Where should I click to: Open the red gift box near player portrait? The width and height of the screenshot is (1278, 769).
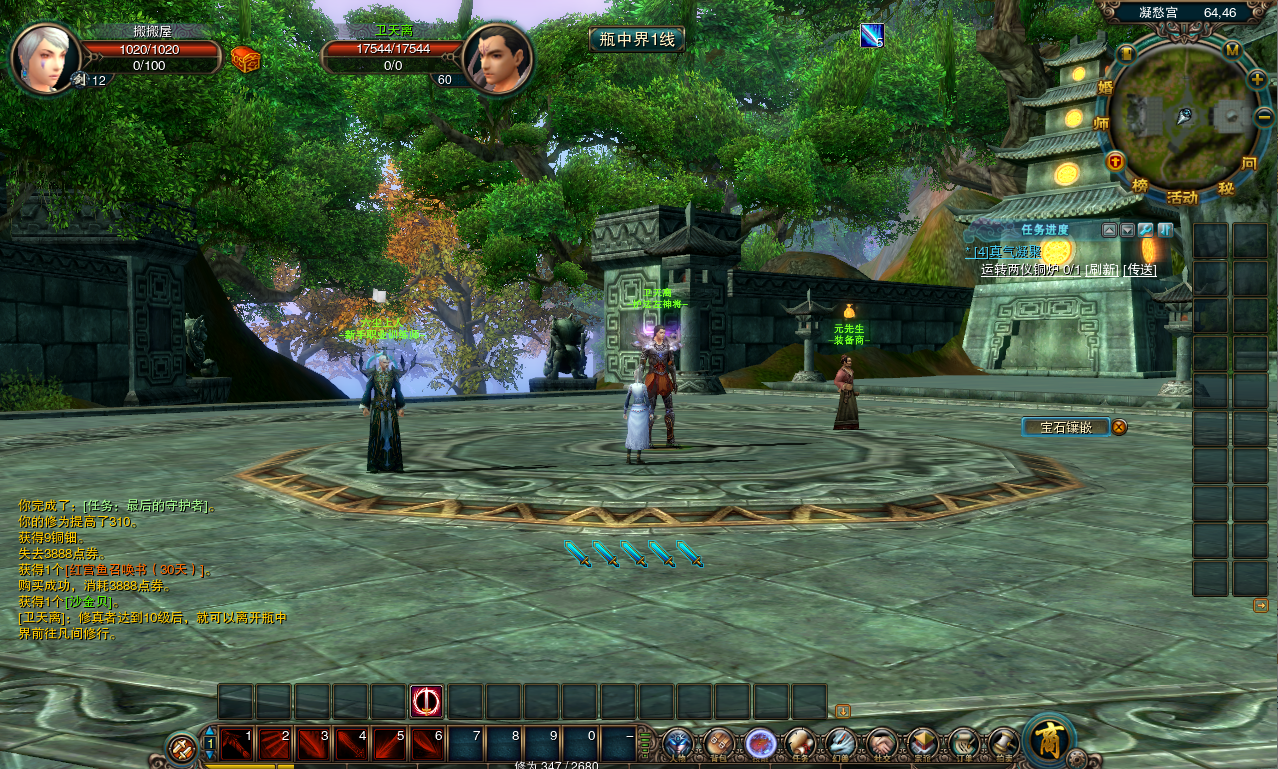[246, 60]
